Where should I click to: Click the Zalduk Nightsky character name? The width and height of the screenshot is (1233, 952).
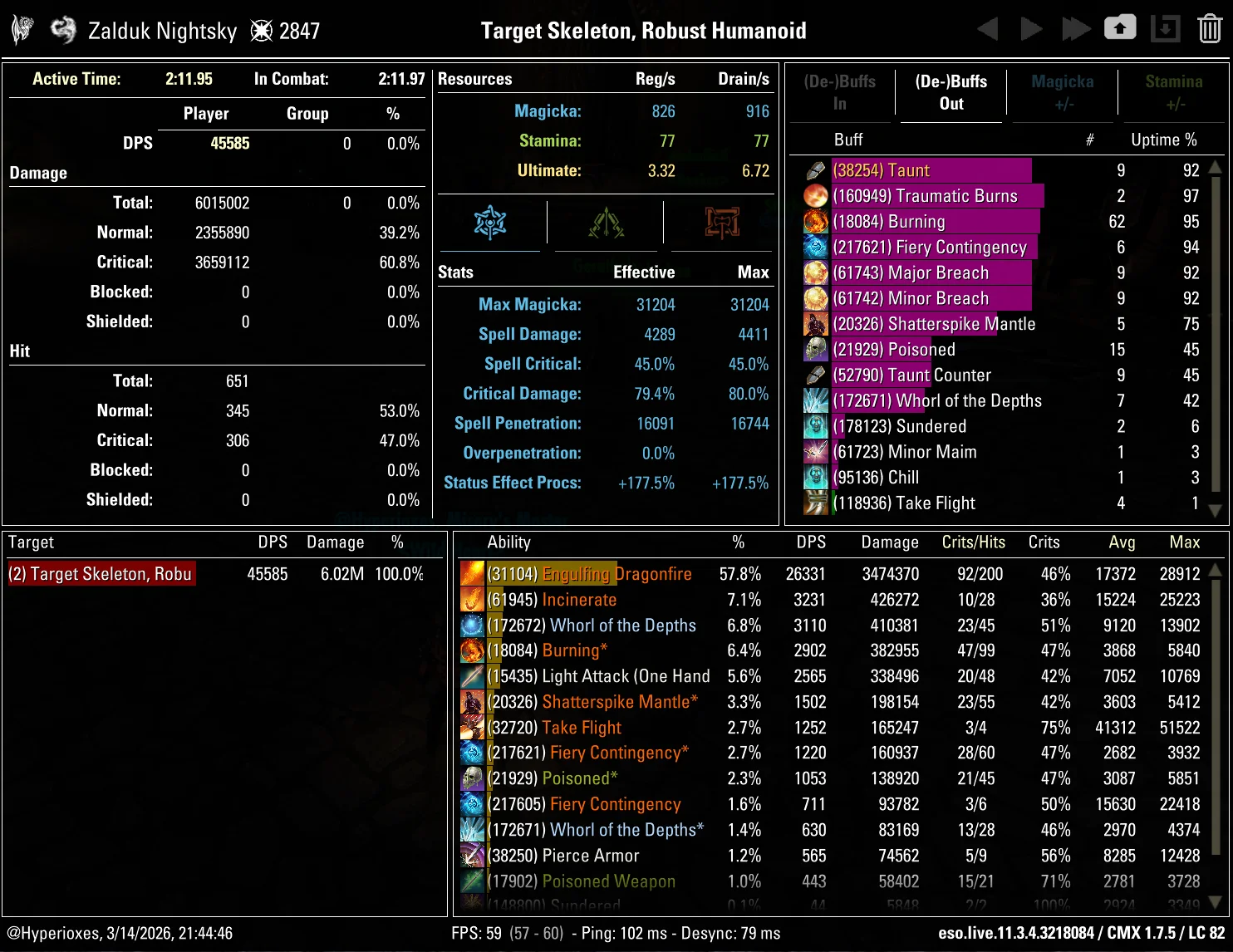click(161, 31)
